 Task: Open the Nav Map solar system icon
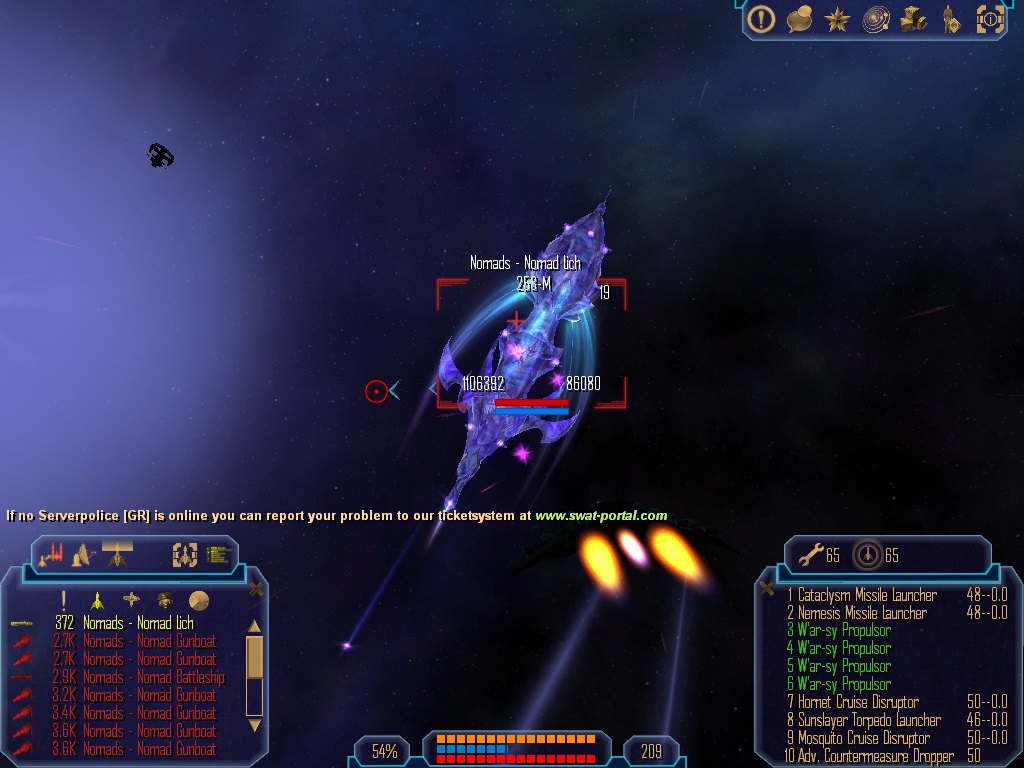(x=876, y=19)
